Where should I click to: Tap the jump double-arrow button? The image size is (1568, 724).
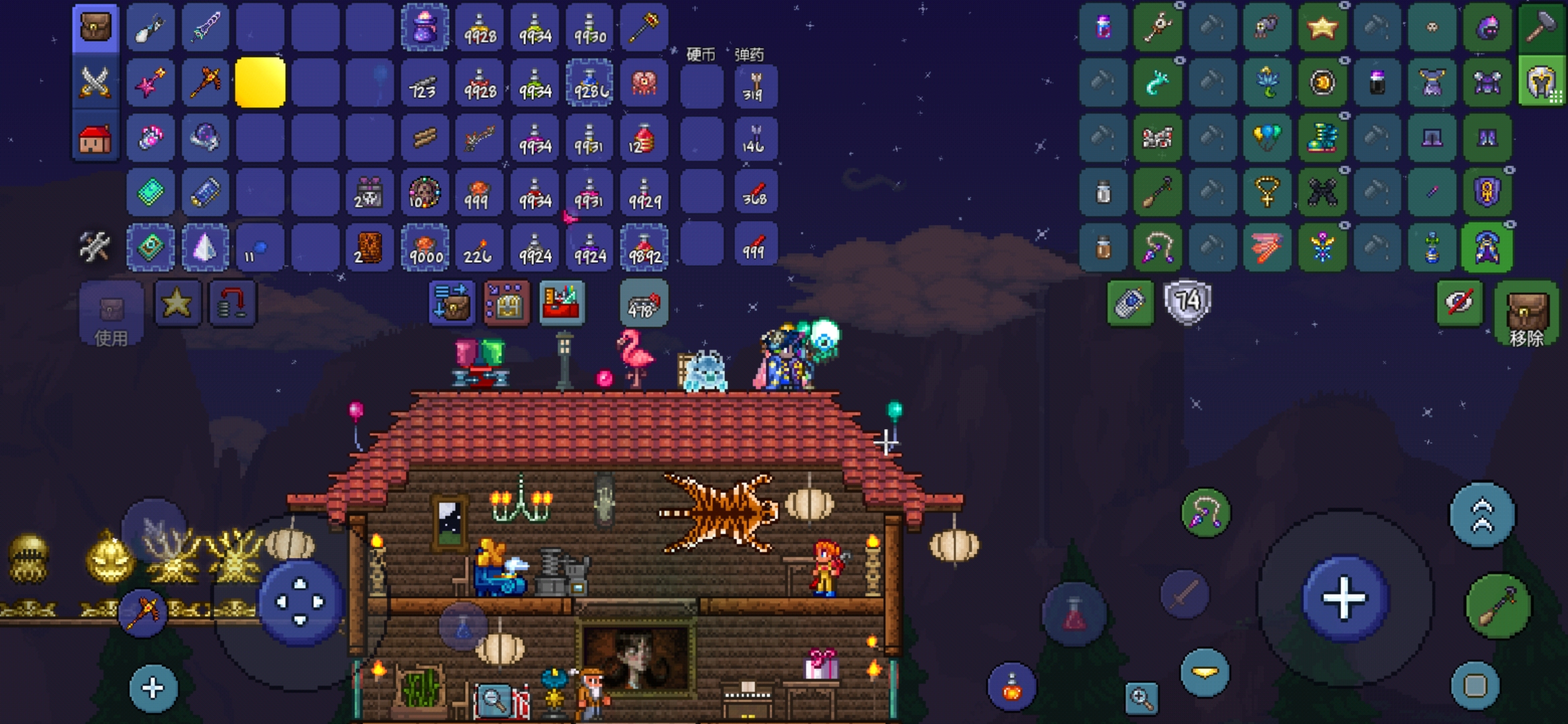click(1482, 515)
